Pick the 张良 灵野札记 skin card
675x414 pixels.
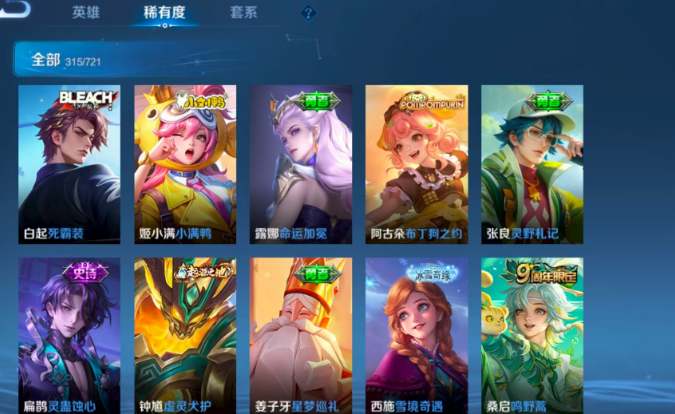(x=532, y=164)
